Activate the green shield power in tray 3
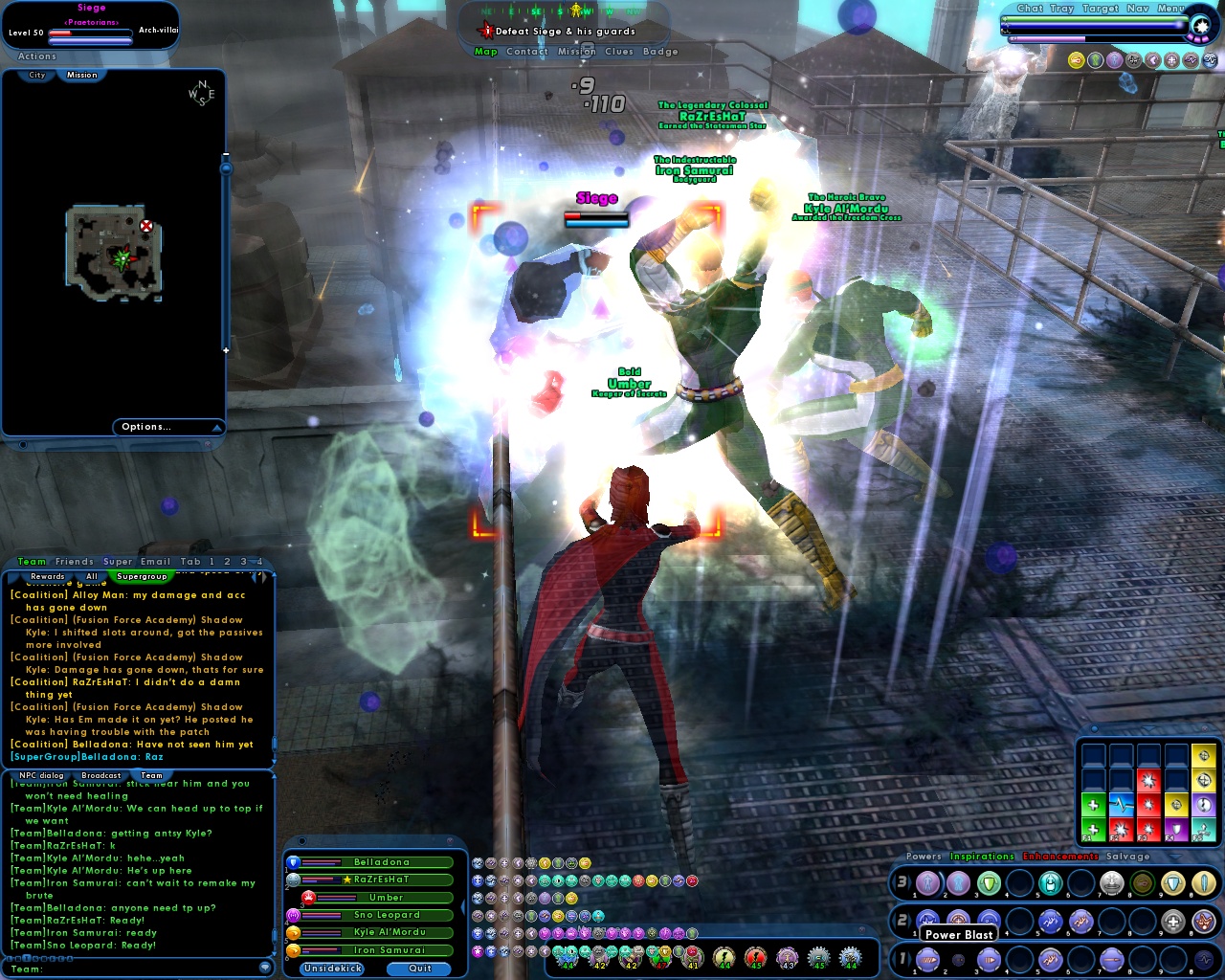The image size is (1225, 980). pos(990,883)
